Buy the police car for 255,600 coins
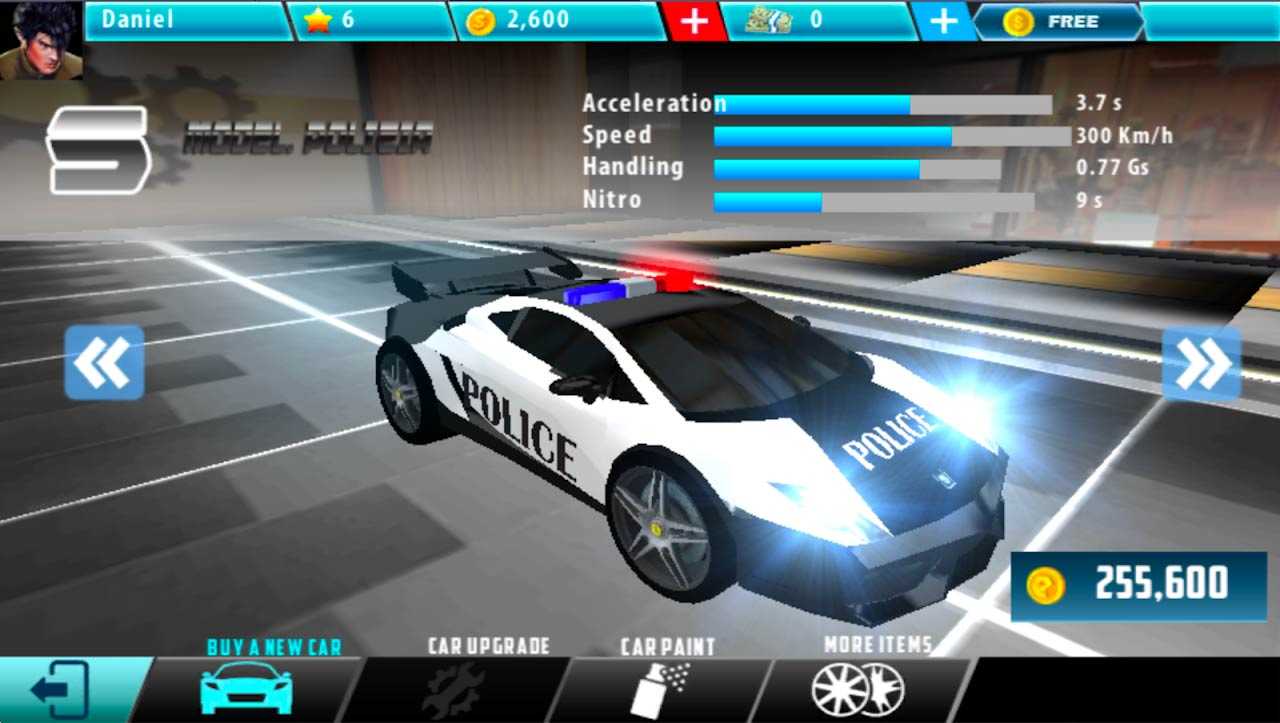 tap(1138, 584)
